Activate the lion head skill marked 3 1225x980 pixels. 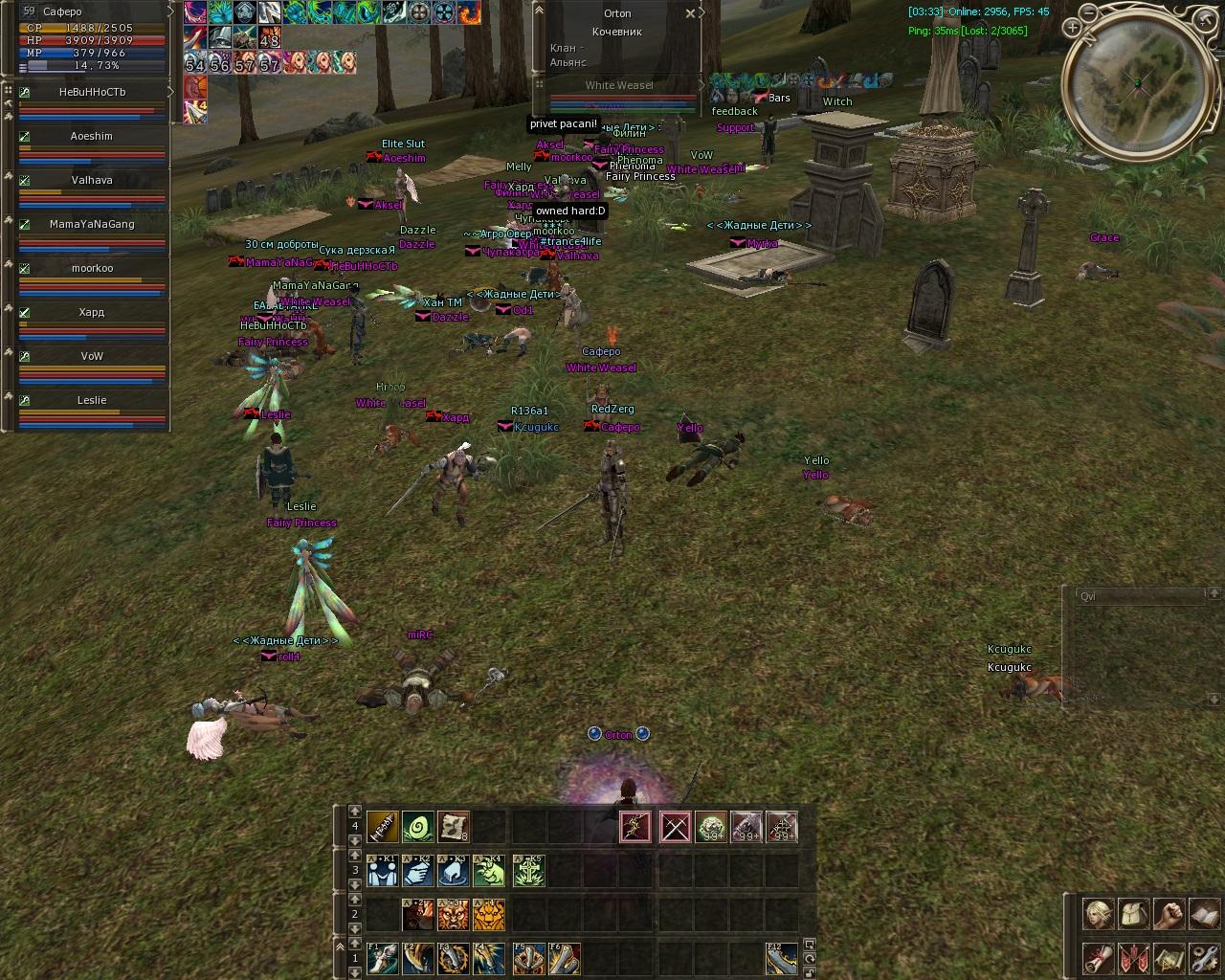(454, 915)
